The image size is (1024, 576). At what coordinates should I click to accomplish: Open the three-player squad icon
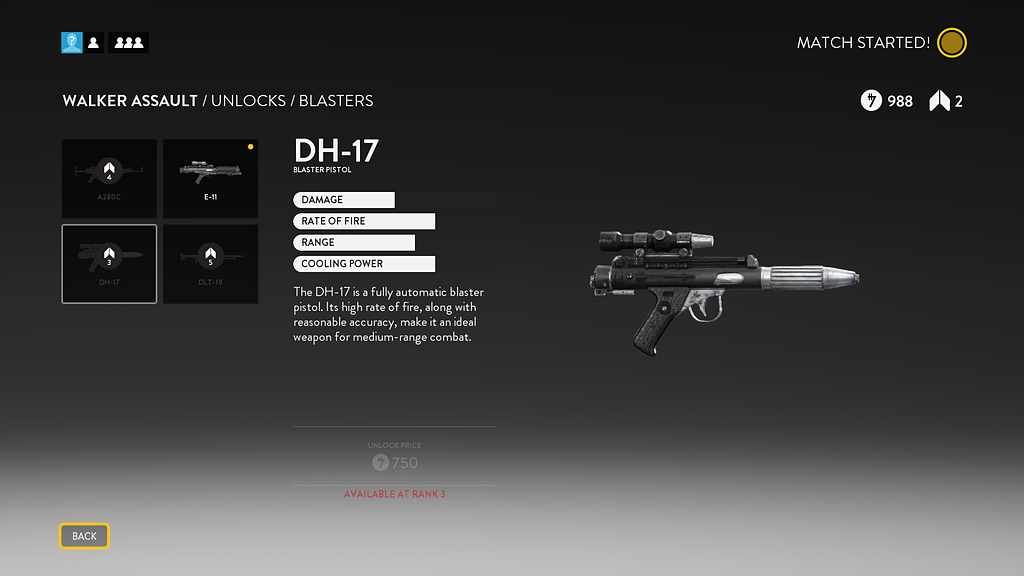click(128, 42)
